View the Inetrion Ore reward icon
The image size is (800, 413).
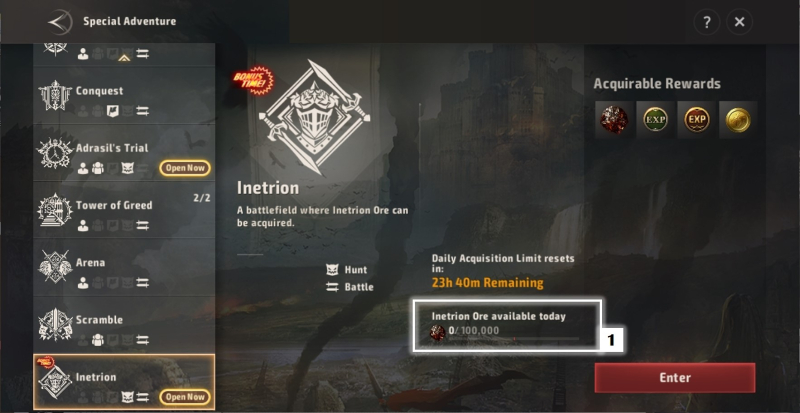(x=612, y=119)
